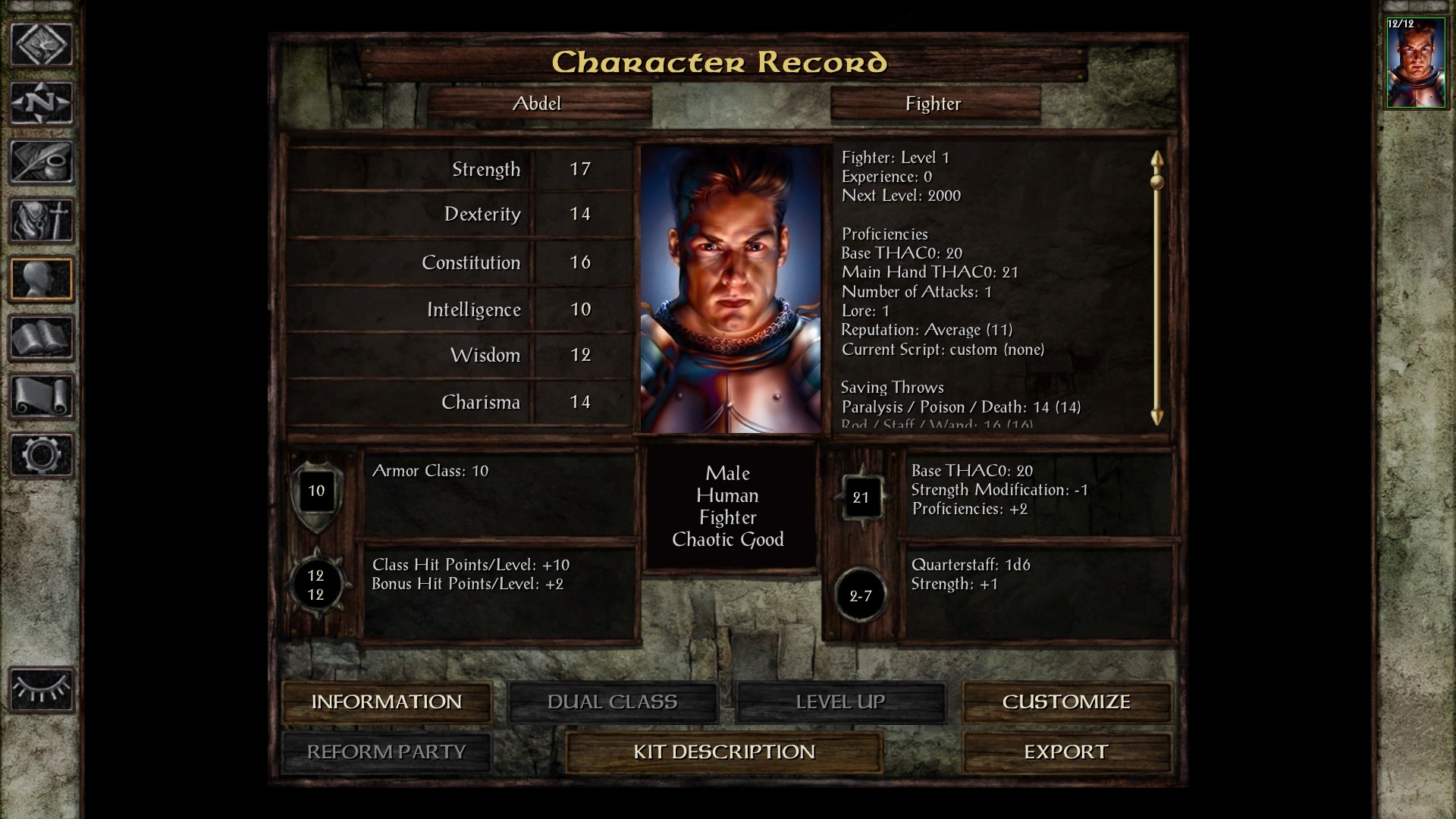Open the inventory armor-and-sword icon

pyautogui.click(x=42, y=220)
